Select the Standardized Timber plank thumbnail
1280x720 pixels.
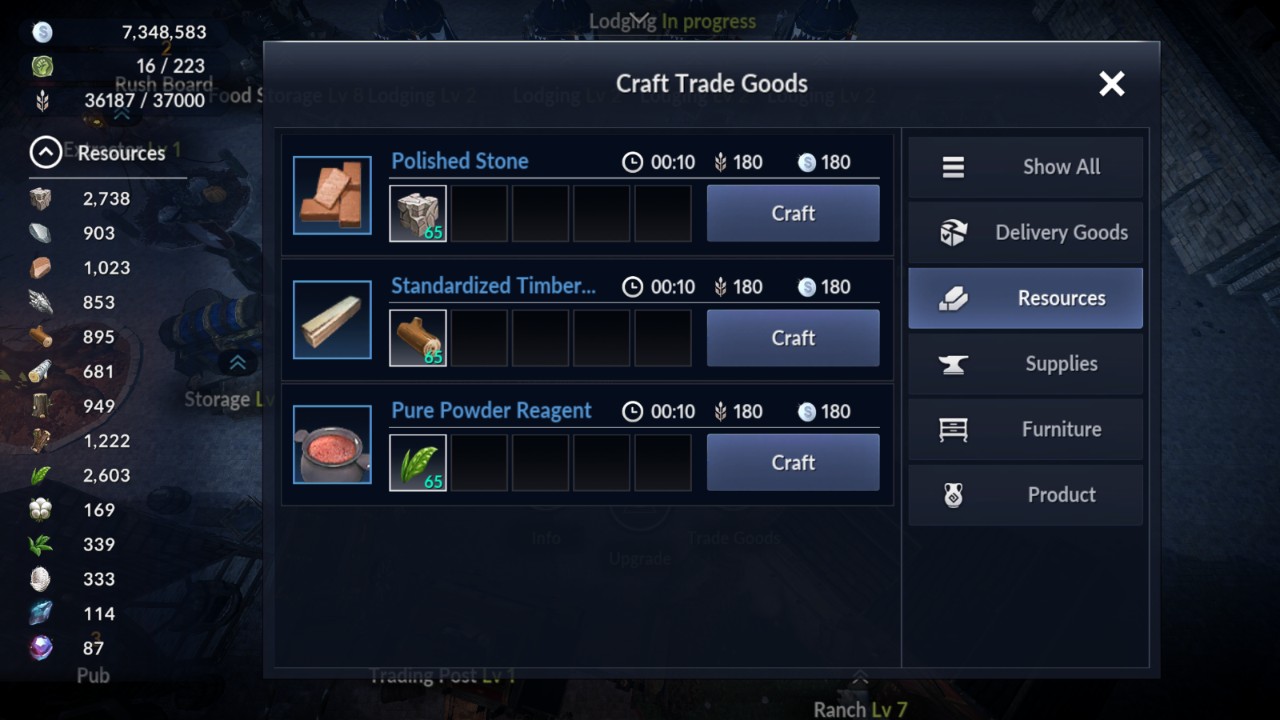[332, 320]
